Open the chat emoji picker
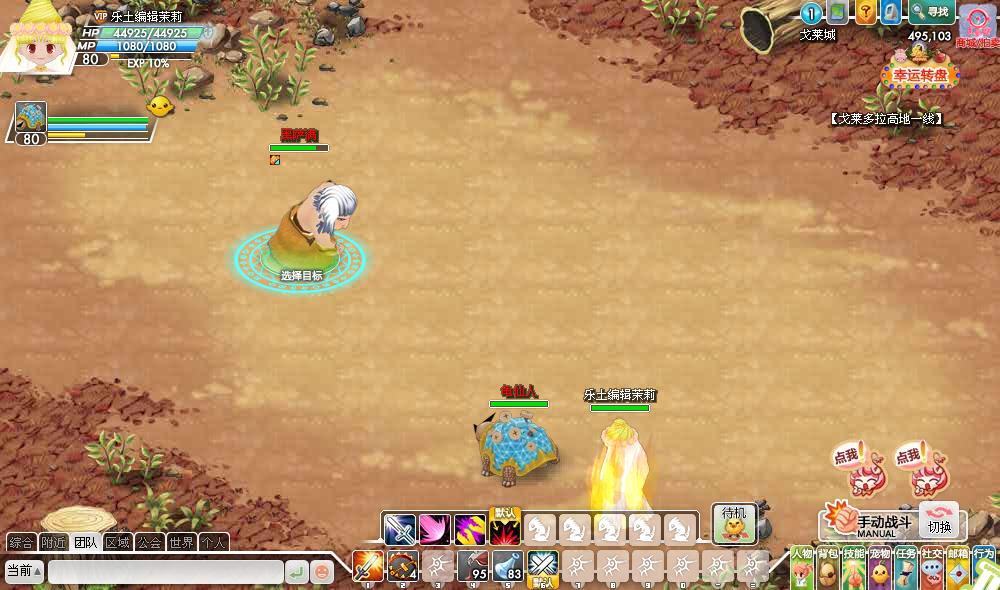This screenshot has height=590, width=1000. [322, 572]
